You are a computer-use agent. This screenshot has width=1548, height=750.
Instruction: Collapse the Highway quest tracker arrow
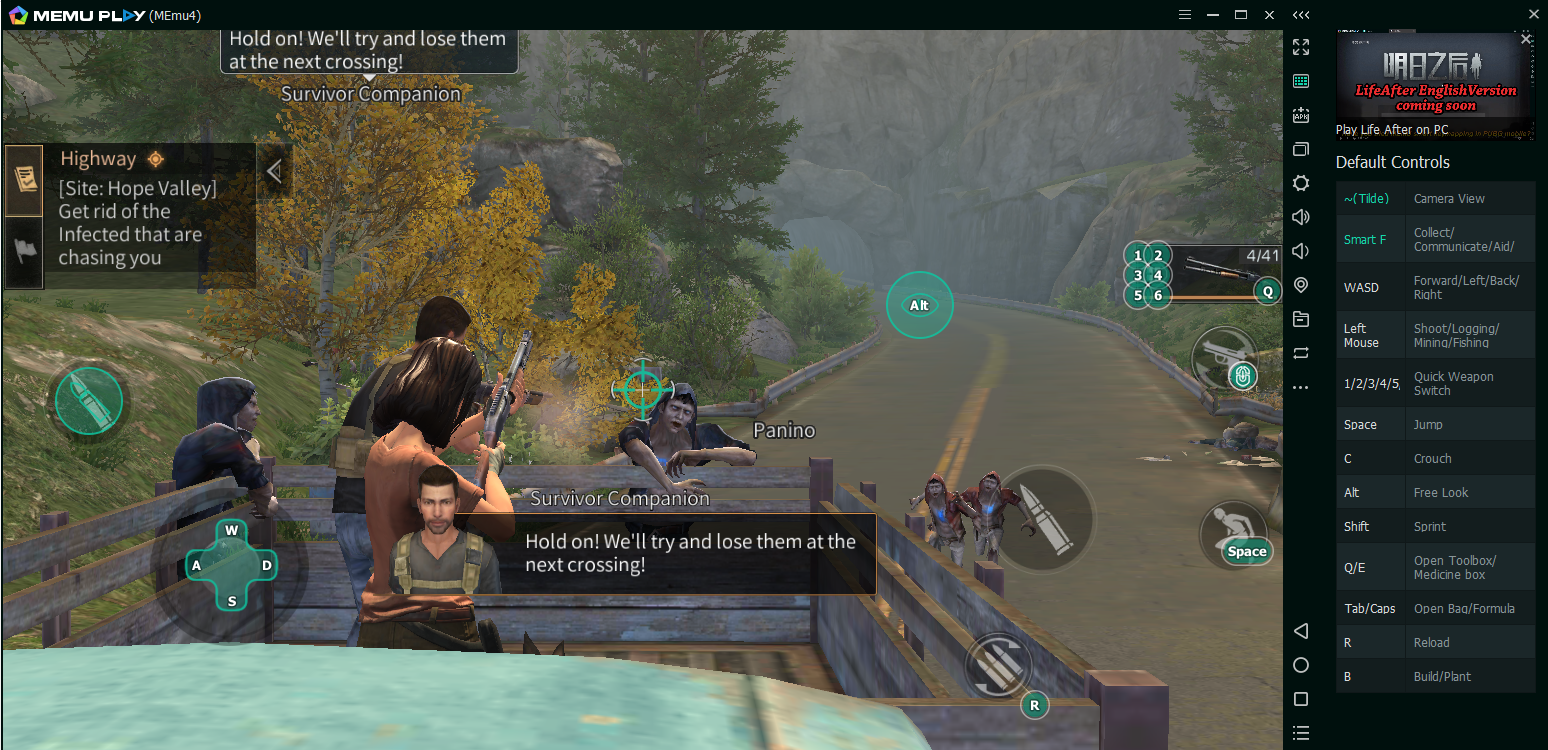pos(274,171)
